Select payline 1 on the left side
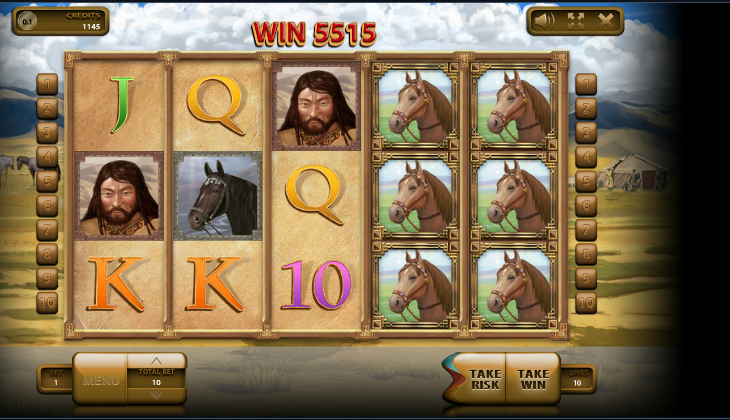The image size is (730, 420). (x=47, y=84)
